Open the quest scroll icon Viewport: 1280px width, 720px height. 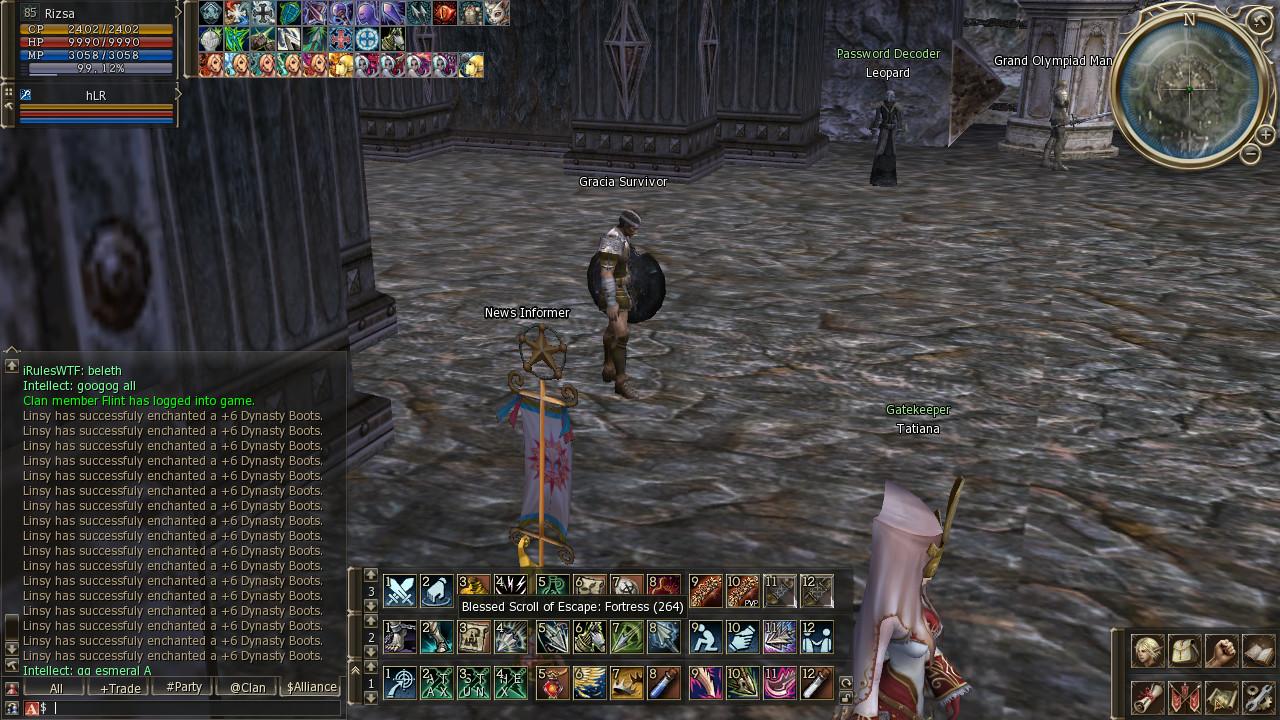pyautogui.click(x=1147, y=697)
